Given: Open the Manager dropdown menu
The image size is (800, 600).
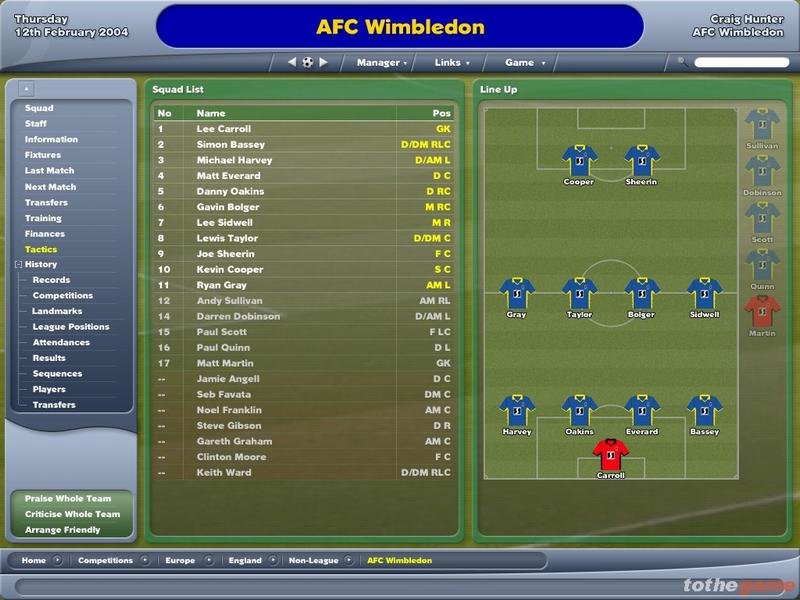Looking at the screenshot, I should point(381,62).
